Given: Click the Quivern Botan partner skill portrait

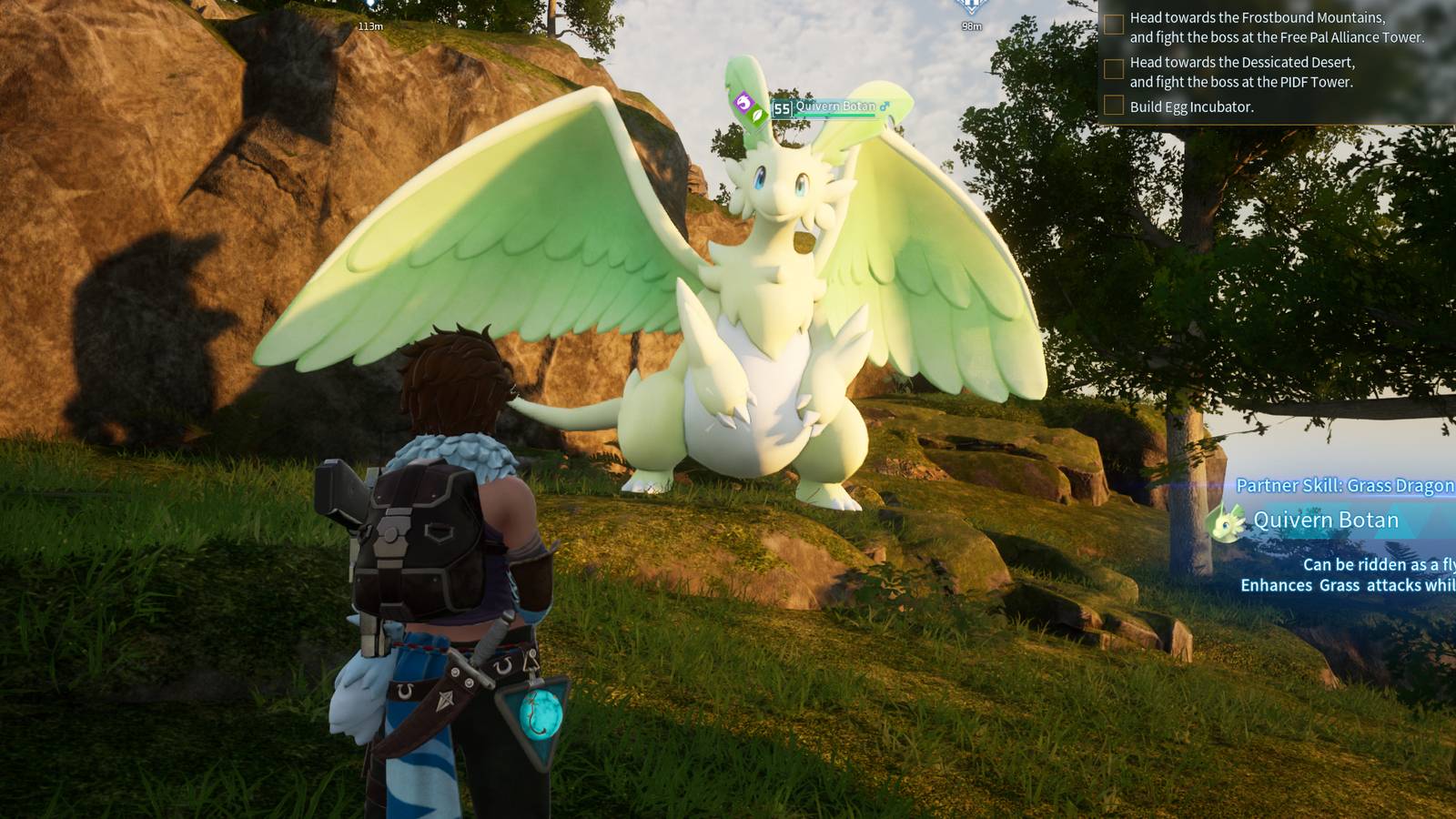Looking at the screenshot, I should 1225,522.
